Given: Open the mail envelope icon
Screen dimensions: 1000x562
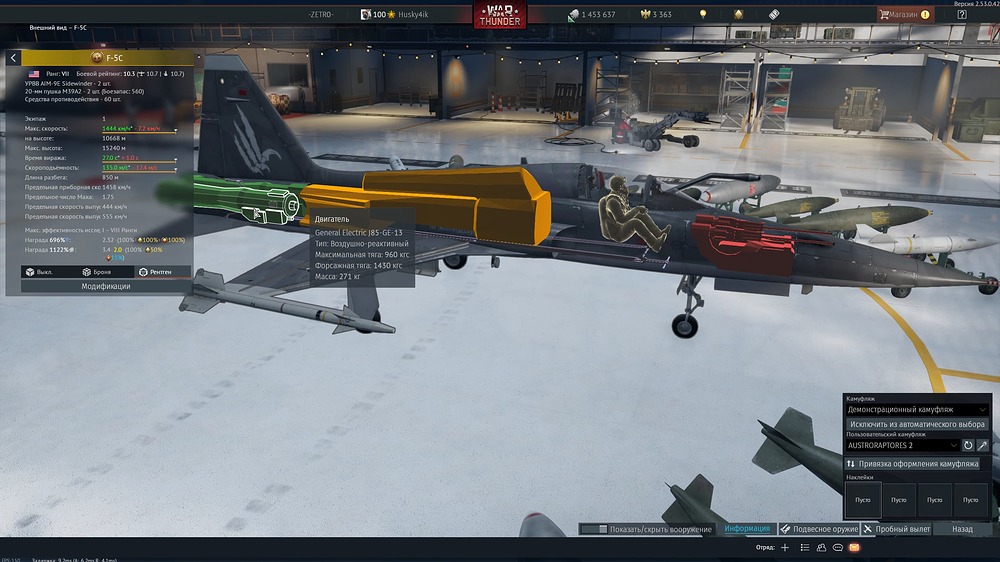Looking at the screenshot, I should tap(854, 548).
